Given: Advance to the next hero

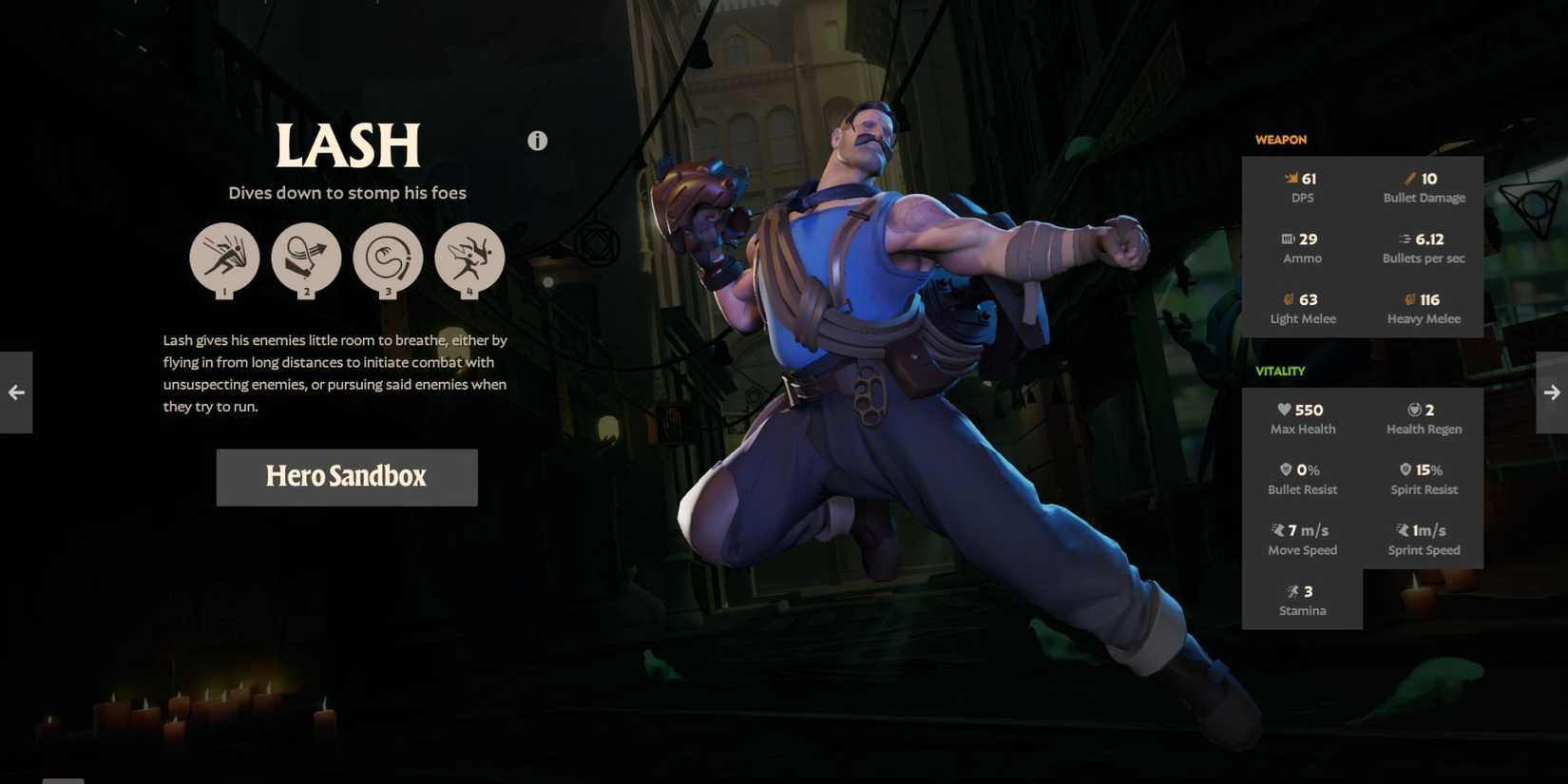Looking at the screenshot, I should [1552, 392].
